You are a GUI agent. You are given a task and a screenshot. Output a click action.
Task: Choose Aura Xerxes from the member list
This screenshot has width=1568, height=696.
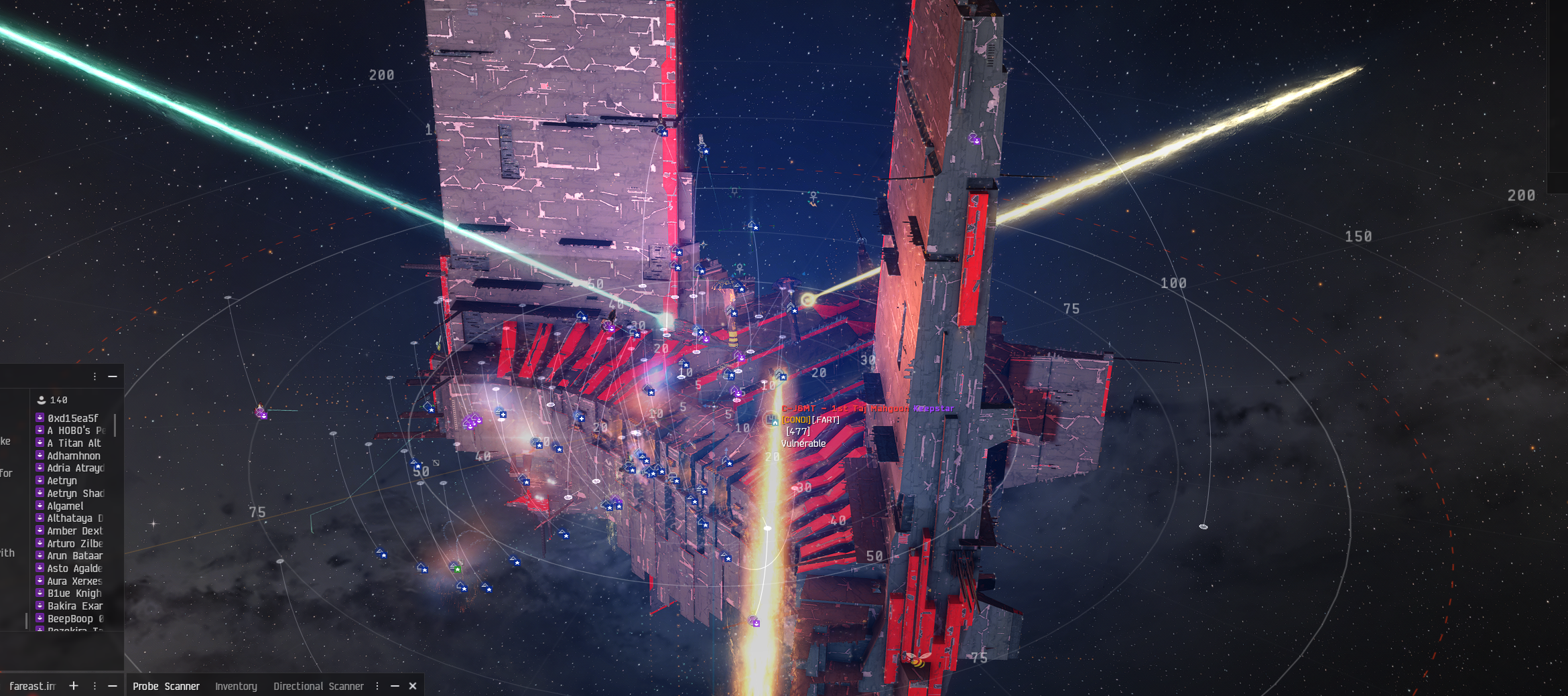pos(74,581)
